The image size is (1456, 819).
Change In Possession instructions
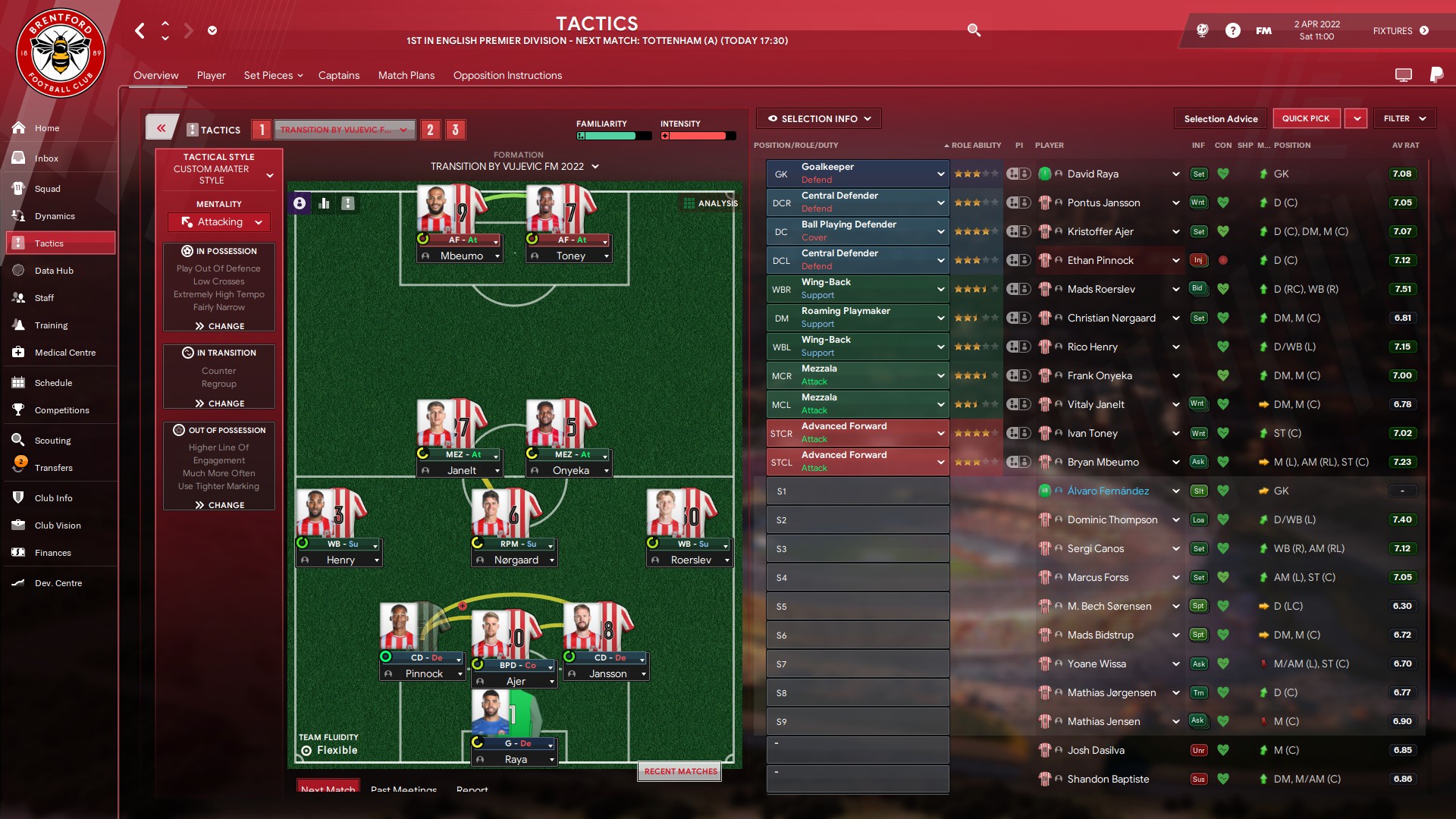[219, 326]
